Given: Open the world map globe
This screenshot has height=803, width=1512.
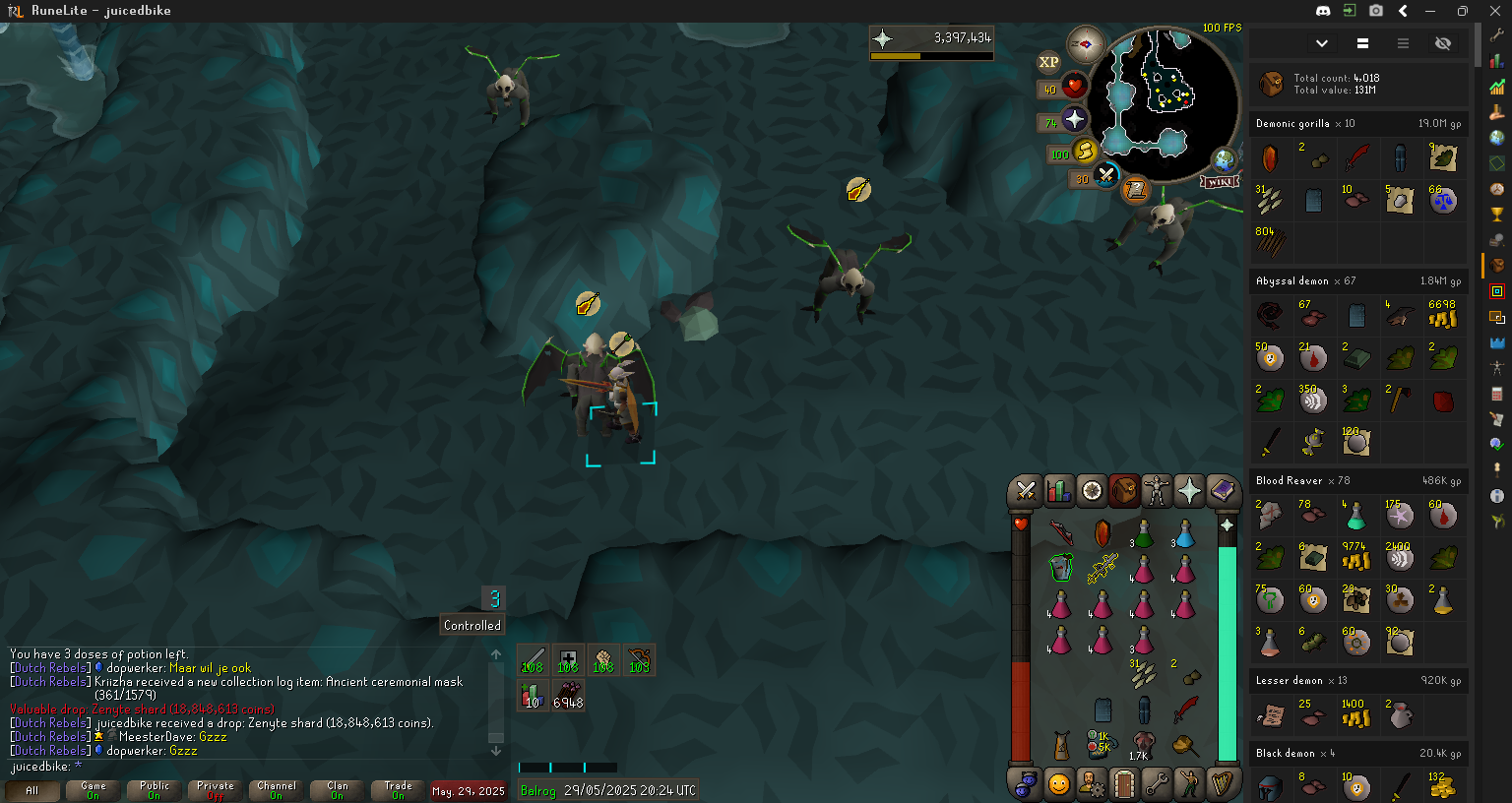Looking at the screenshot, I should pyautogui.click(x=1225, y=159).
